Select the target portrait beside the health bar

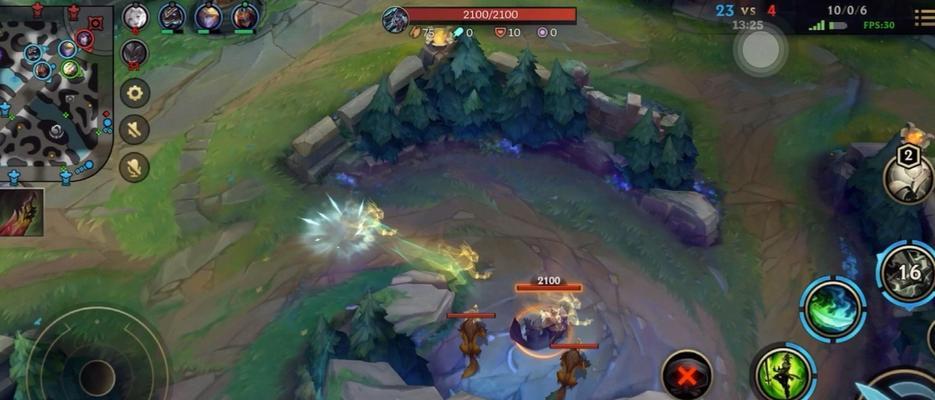tap(395, 17)
